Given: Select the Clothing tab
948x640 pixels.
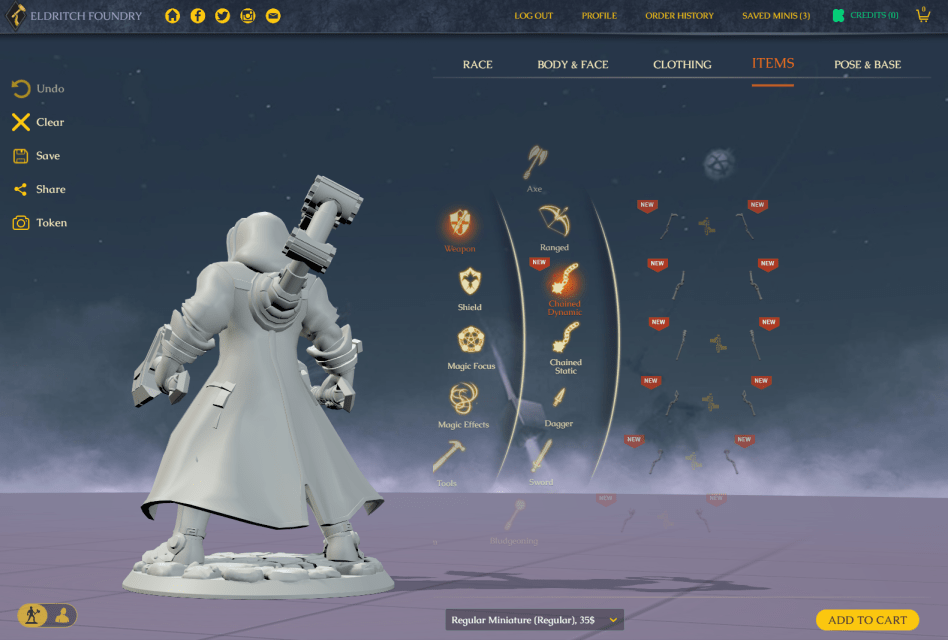Looking at the screenshot, I should 682,65.
